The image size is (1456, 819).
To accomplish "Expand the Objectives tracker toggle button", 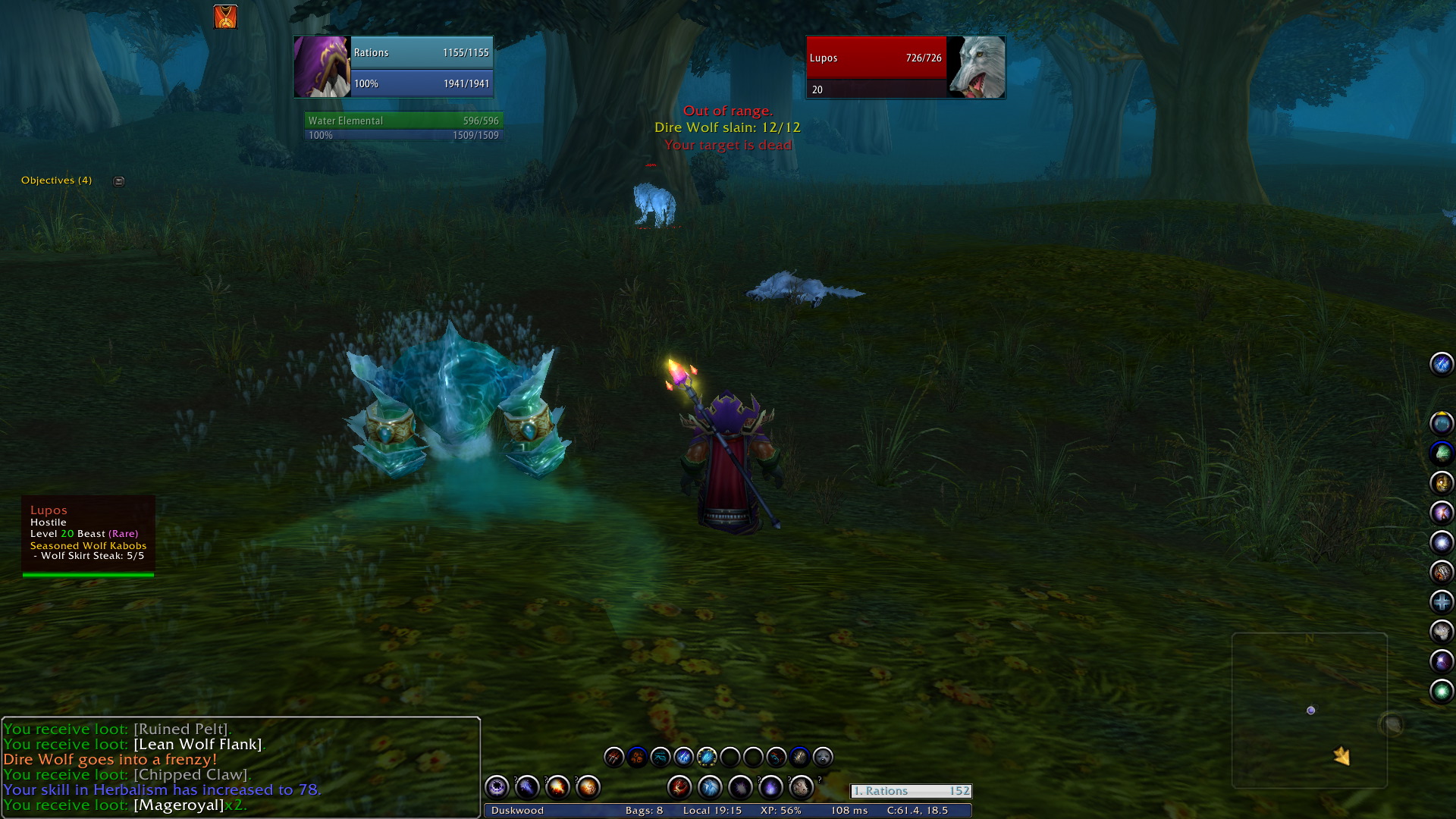I will [x=118, y=181].
